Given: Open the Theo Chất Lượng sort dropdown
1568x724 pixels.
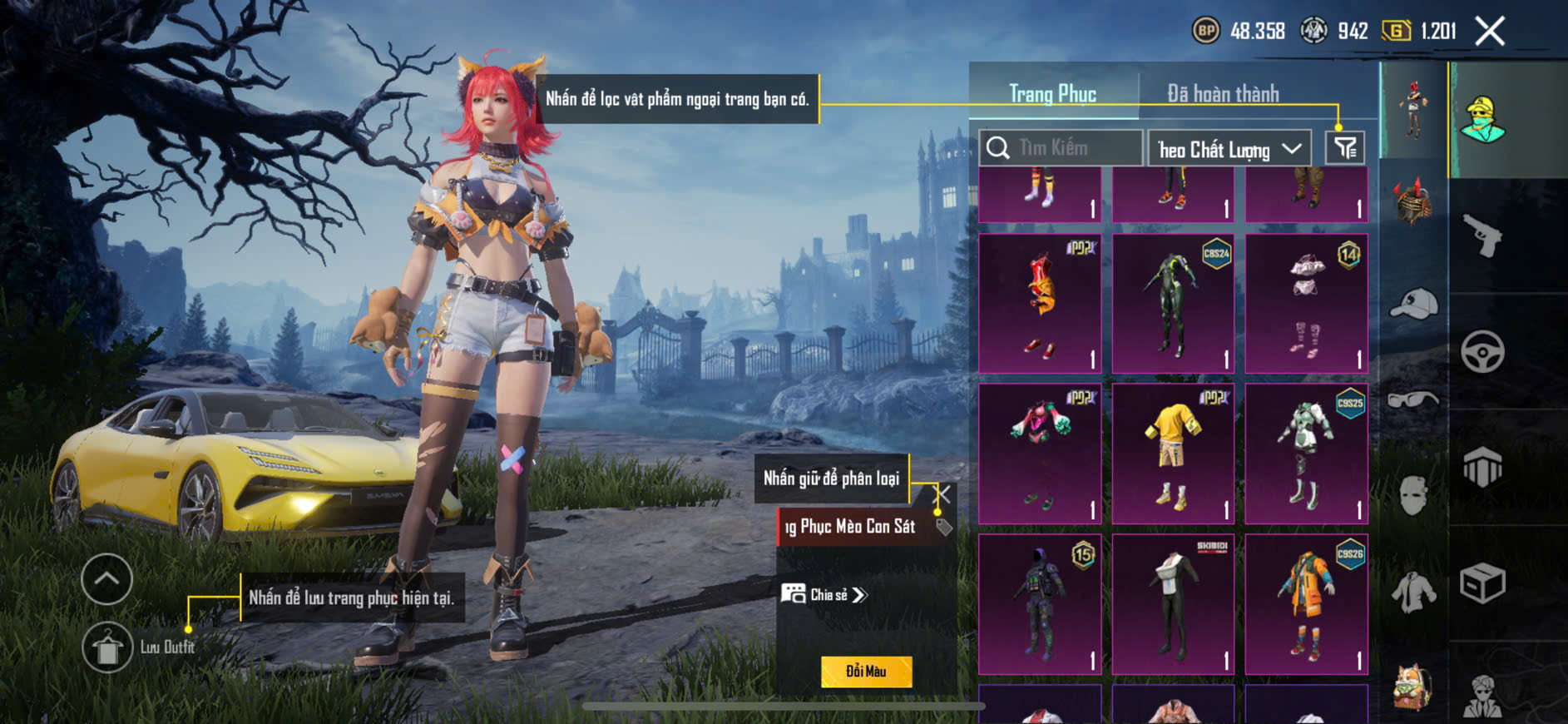Looking at the screenshot, I should pyautogui.click(x=1229, y=149).
